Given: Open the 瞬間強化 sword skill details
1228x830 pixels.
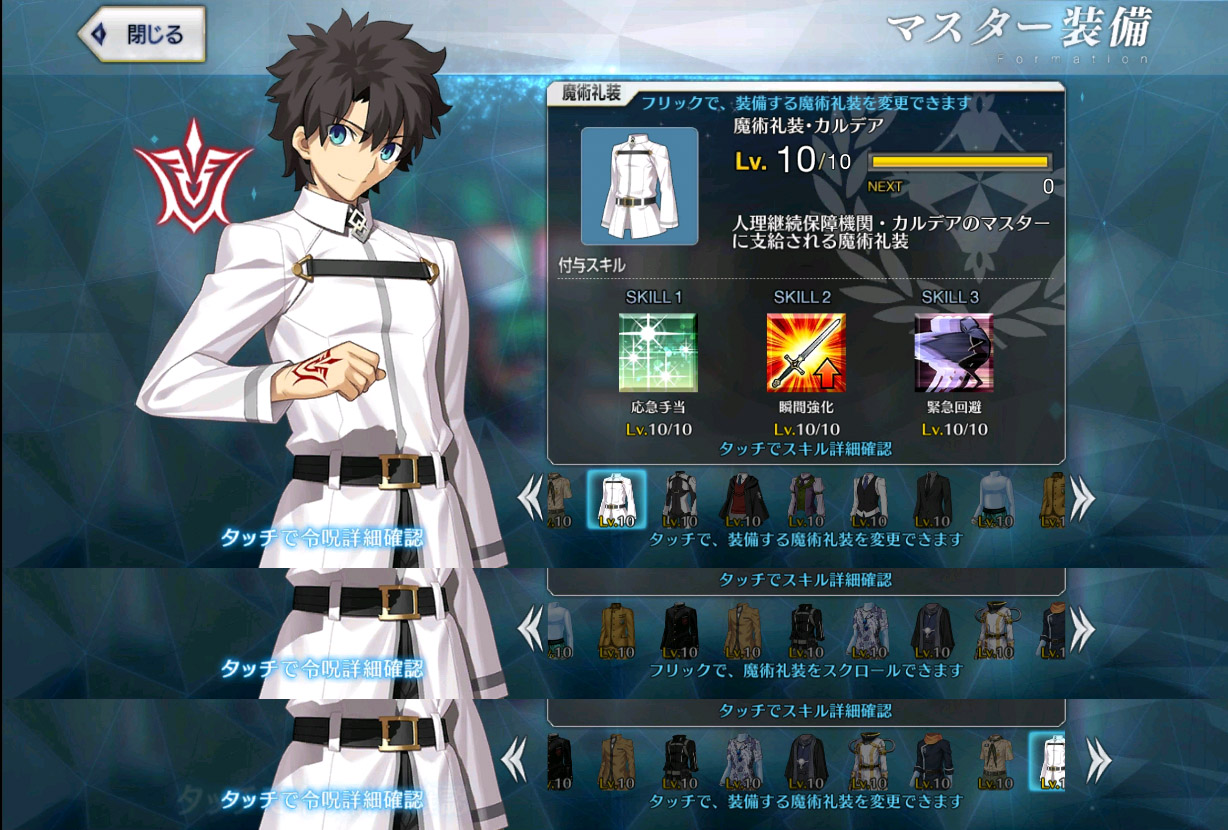Looking at the screenshot, I should tap(805, 352).
